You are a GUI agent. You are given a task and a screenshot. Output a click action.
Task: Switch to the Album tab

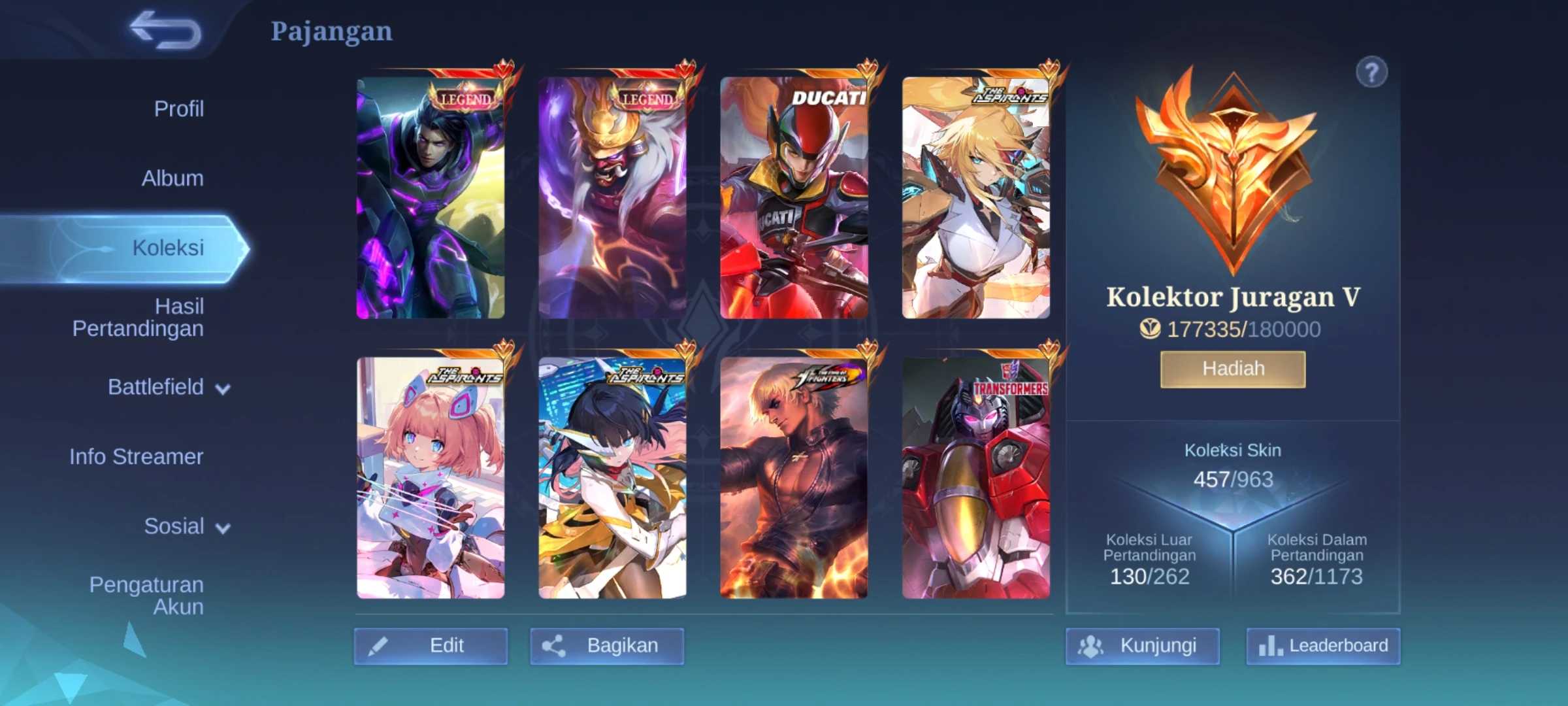(x=172, y=178)
